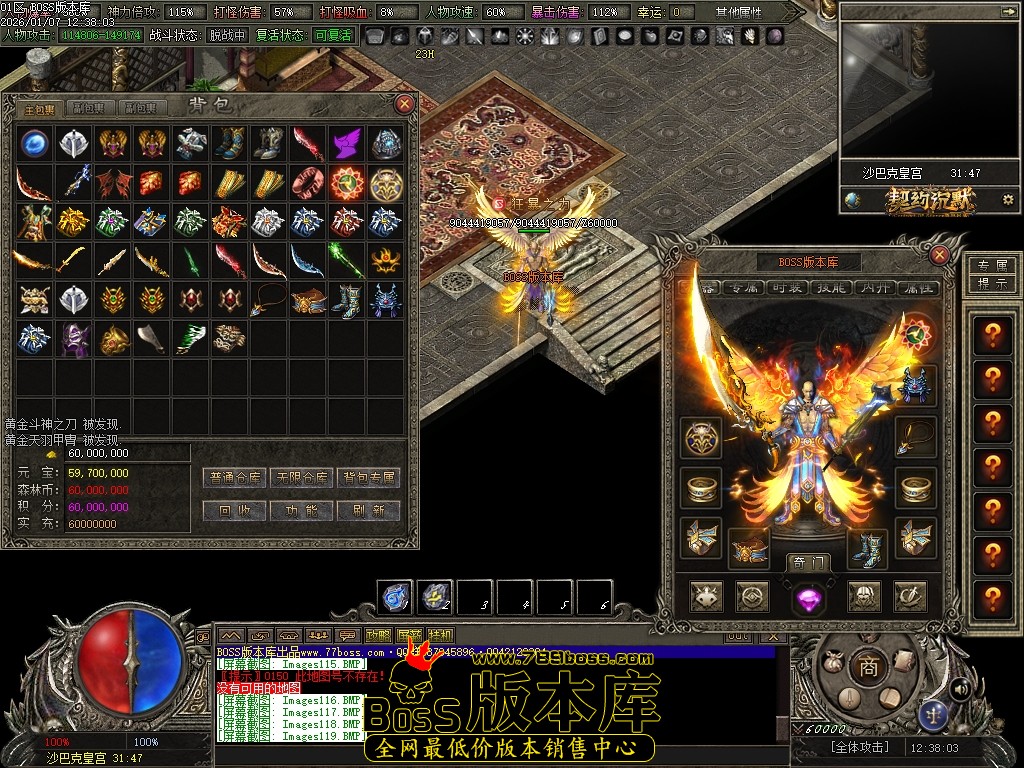
Task: Open the 无限仓库 warehouse
Action: click(302, 478)
